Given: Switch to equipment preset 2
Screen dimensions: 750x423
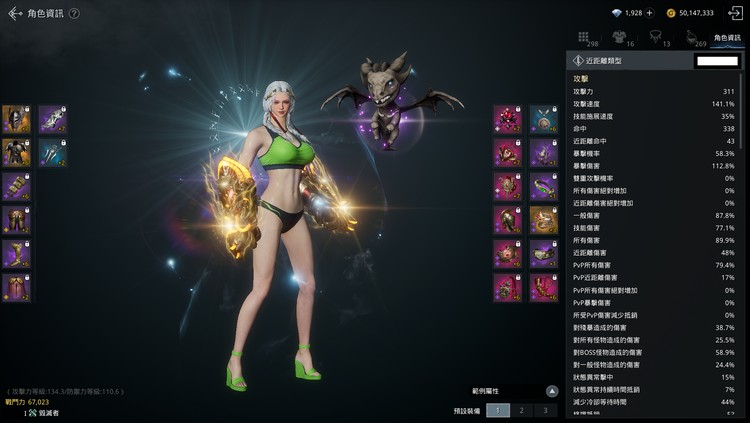Looking at the screenshot, I should 520,410.
